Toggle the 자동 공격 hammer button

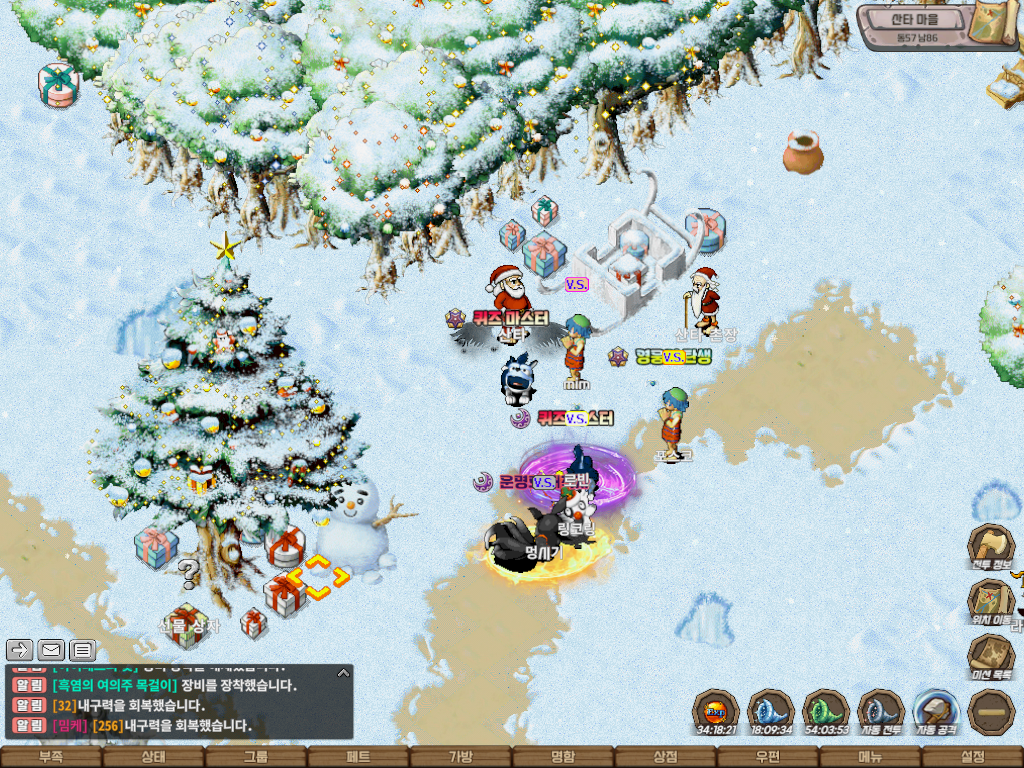click(936, 710)
